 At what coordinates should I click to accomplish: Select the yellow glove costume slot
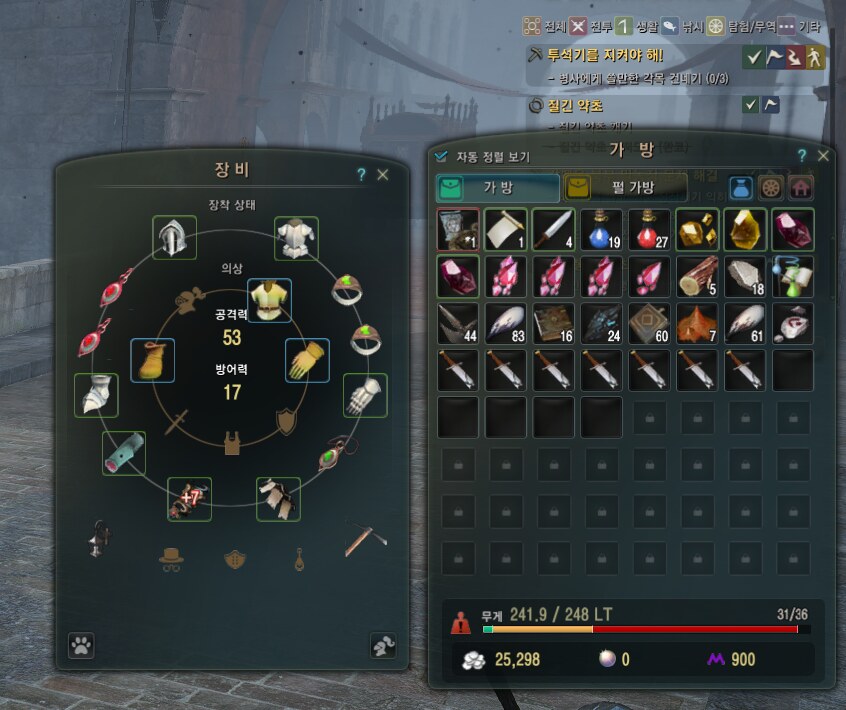pos(308,360)
